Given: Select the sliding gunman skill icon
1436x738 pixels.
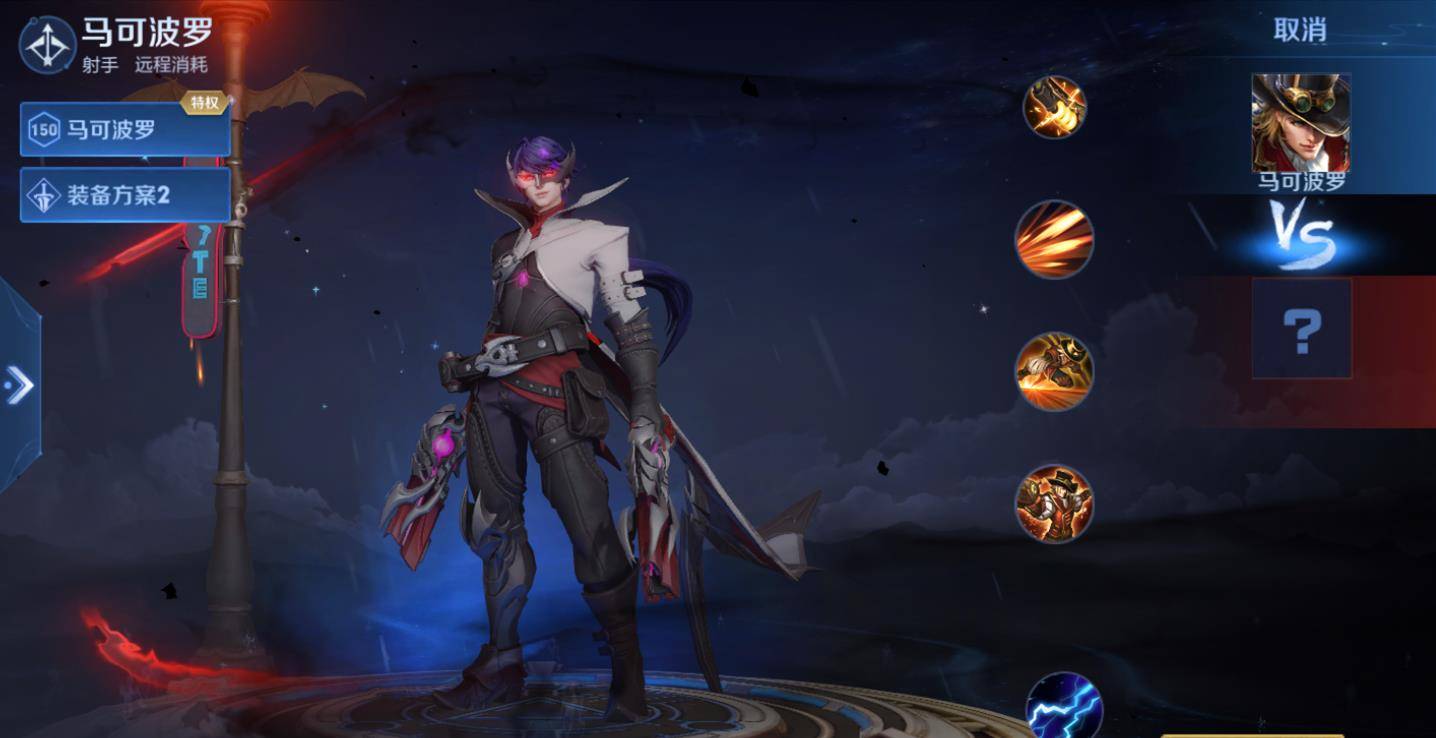Looking at the screenshot, I should point(1054,372).
